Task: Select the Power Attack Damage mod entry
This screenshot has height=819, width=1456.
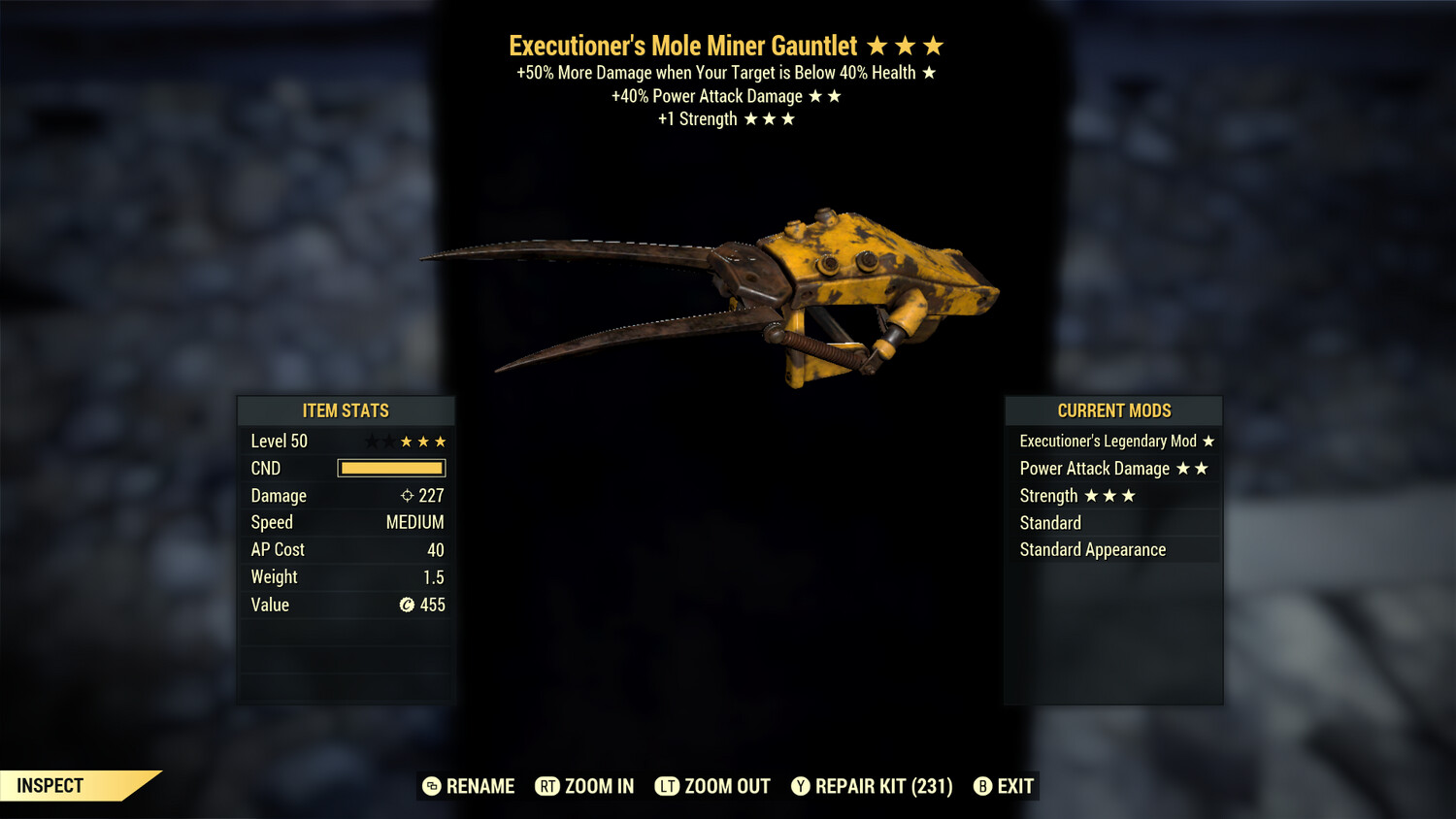Action: (1094, 468)
